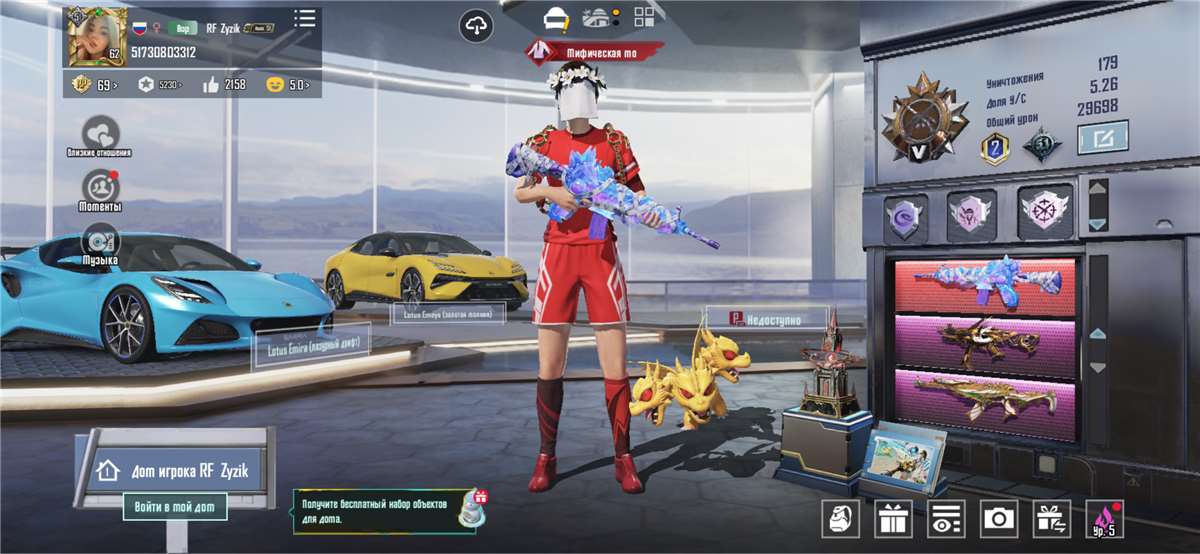Open the list menu beside RF Zyzik

(x=305, y=18)
